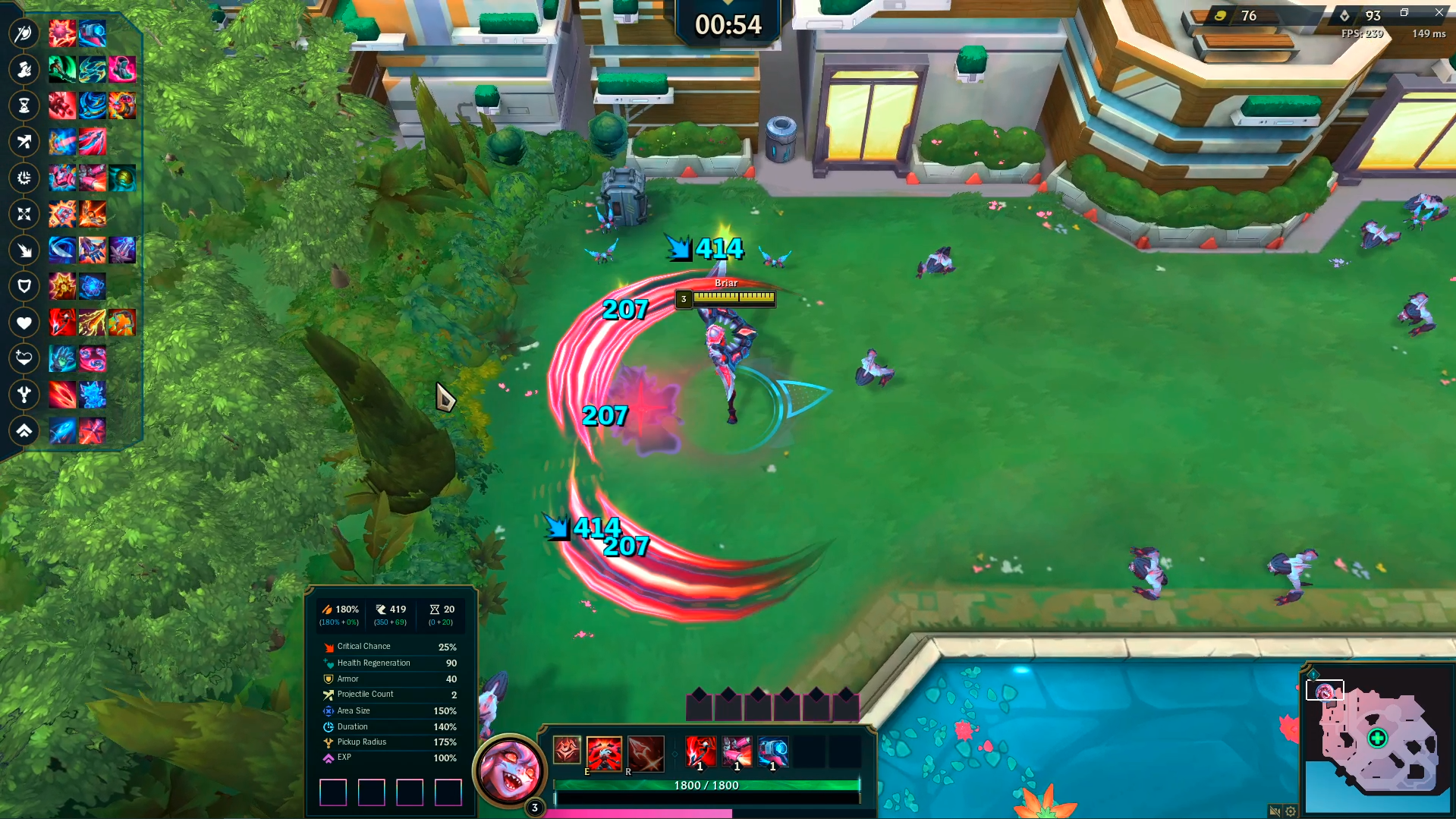Viewport: 1456px width, 819px height.
Task: Show the Critical Chance stat row
Action: [390, 647]
